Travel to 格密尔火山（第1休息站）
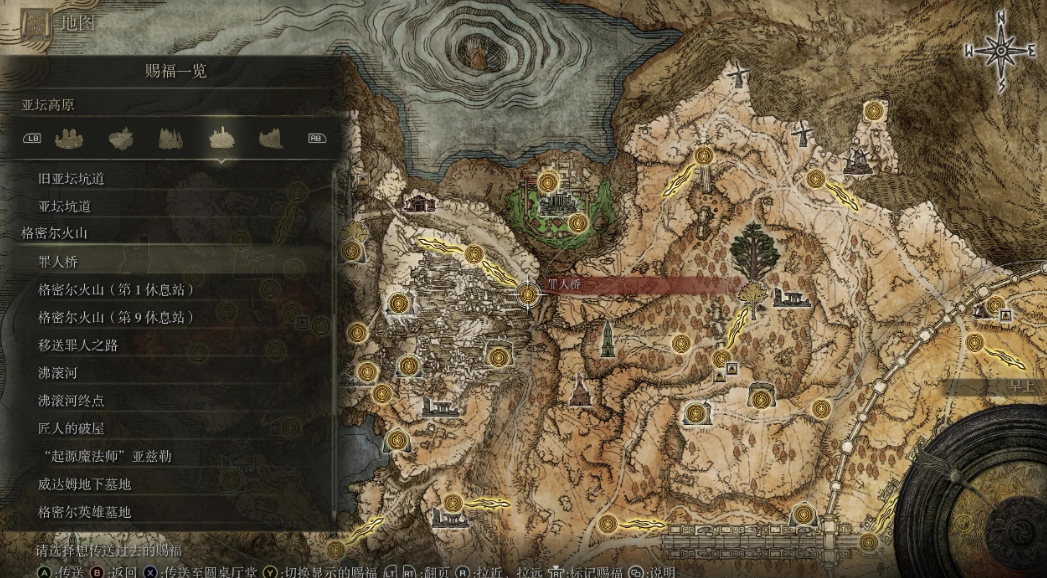Viewport: 1047px width, 578px height. click(x=115, y=290)
